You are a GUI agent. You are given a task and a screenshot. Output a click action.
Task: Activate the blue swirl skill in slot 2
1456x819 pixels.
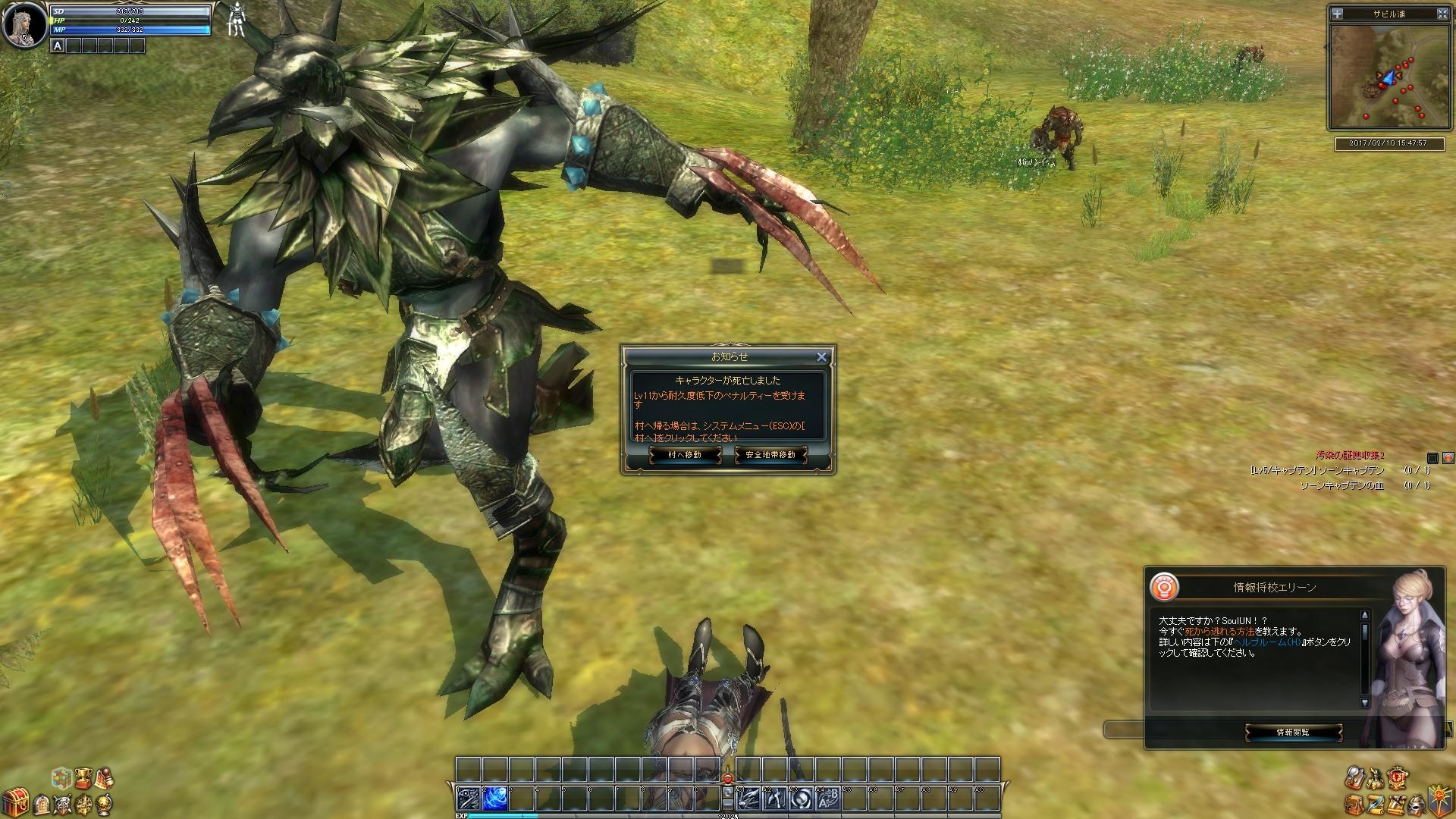pos(494,799)
